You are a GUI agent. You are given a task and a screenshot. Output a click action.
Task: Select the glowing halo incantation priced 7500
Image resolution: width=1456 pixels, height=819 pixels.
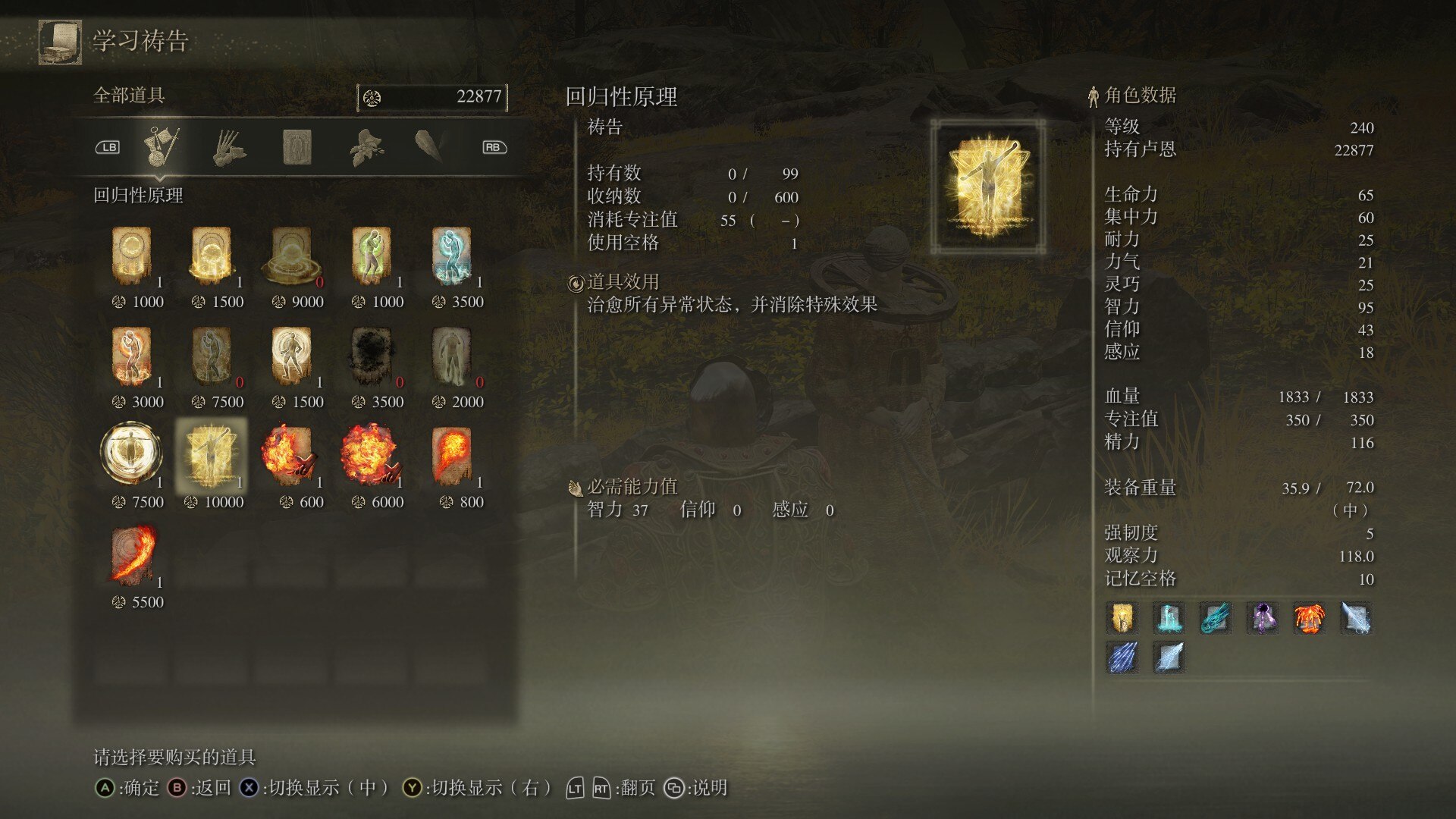(132, 453)
